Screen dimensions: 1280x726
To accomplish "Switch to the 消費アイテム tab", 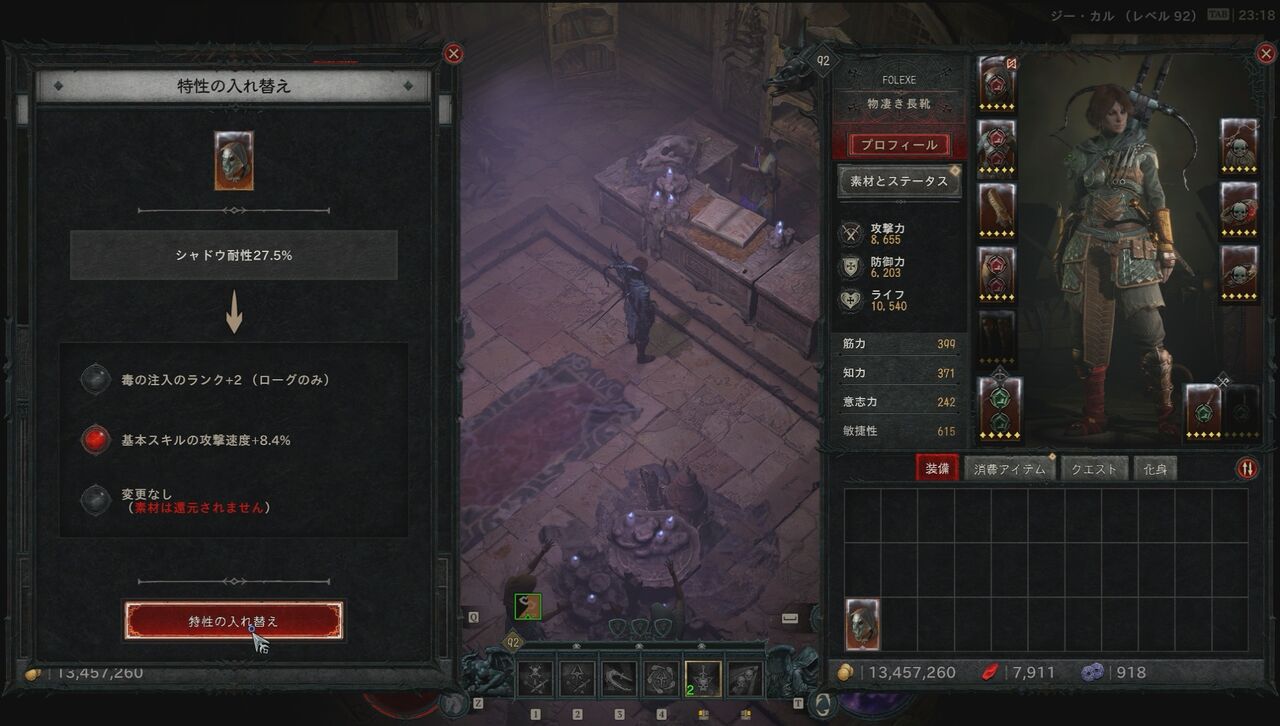I will pyautogui.click(x=1010, y=468).
